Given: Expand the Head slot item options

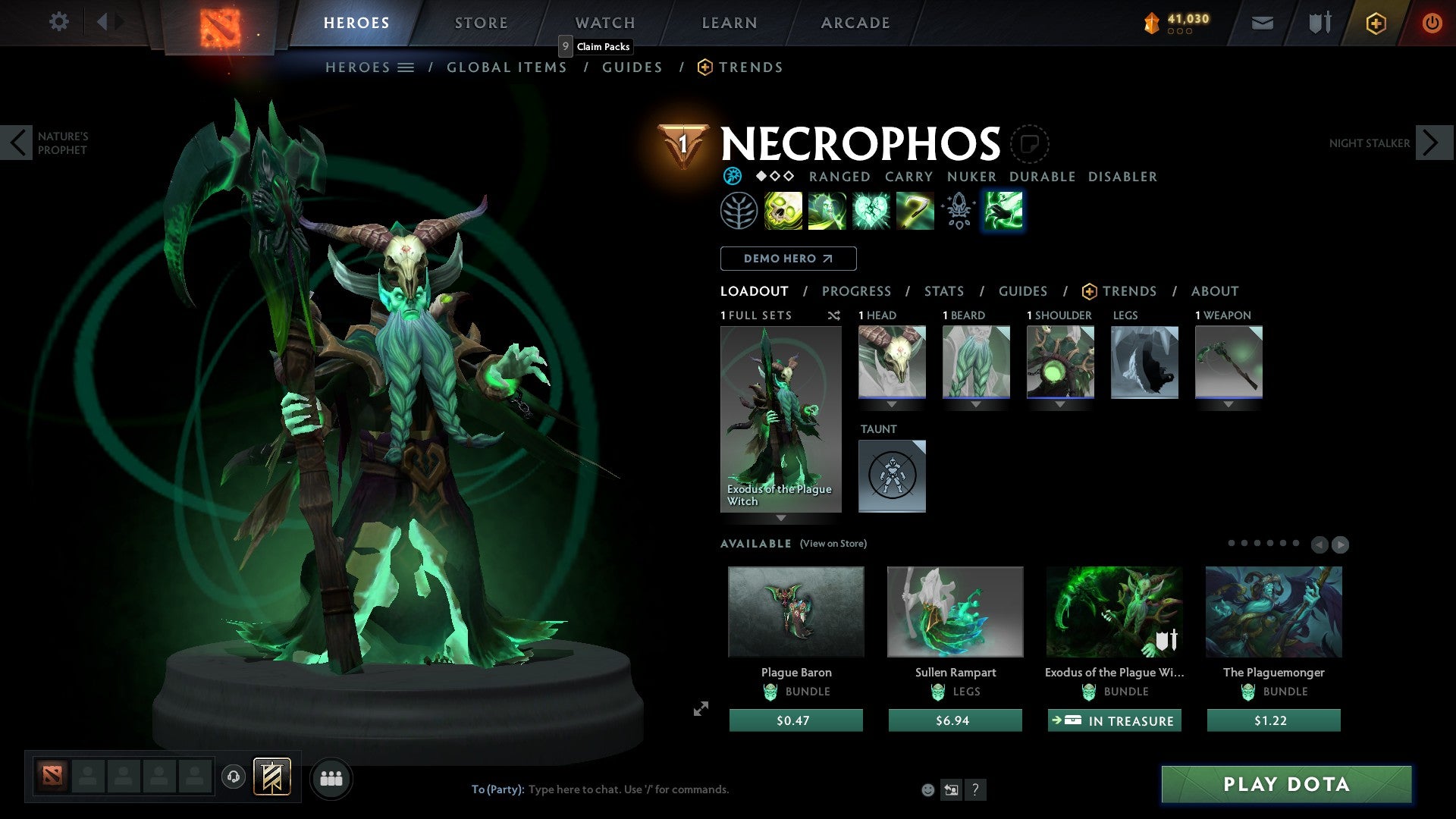Looking at the screenshot, I should pos(892,404).
